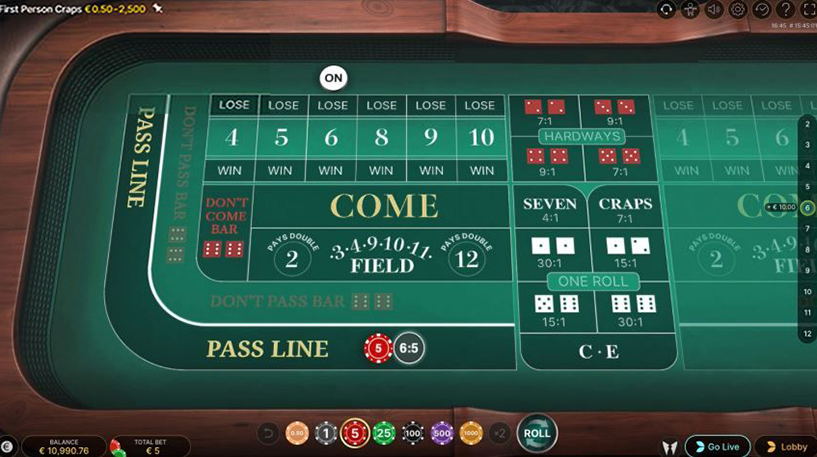This screenshot has width=817, height=457.
Task: Double the bets with the x2 button
Action: (500, 433)
